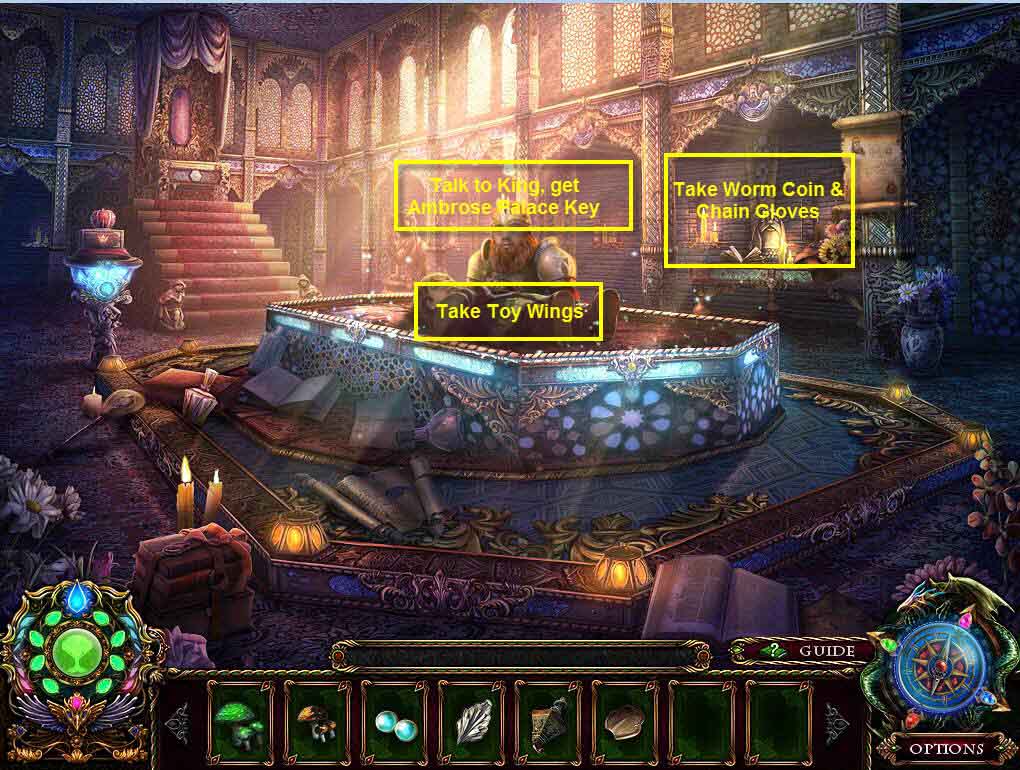This screenshot has height=770, width=1020.
Task: Activate the green tree amulet
Action: (x=77, y=656)
